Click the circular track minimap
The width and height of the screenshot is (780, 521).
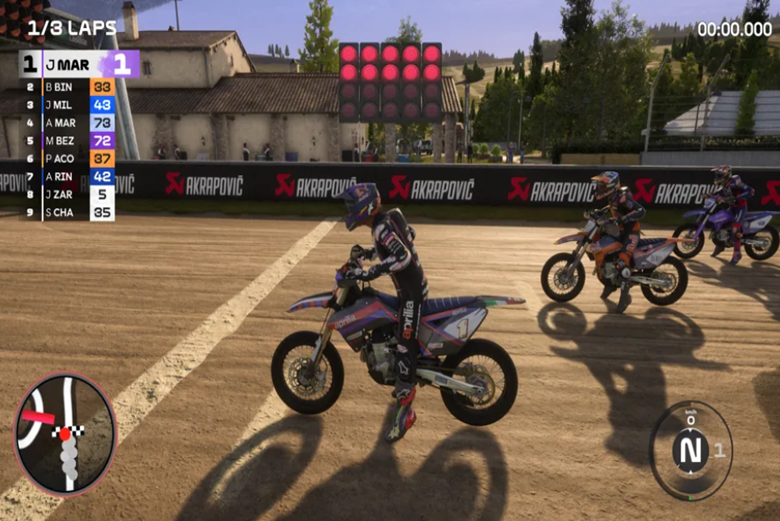pyautogui.click(x=65, y=434)
